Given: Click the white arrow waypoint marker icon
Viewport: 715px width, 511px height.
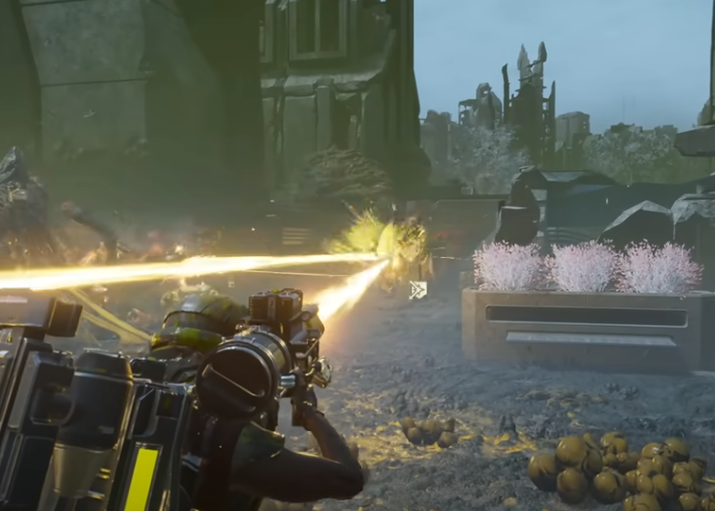Looking at the screenshot, I should [x=418, y=290].
